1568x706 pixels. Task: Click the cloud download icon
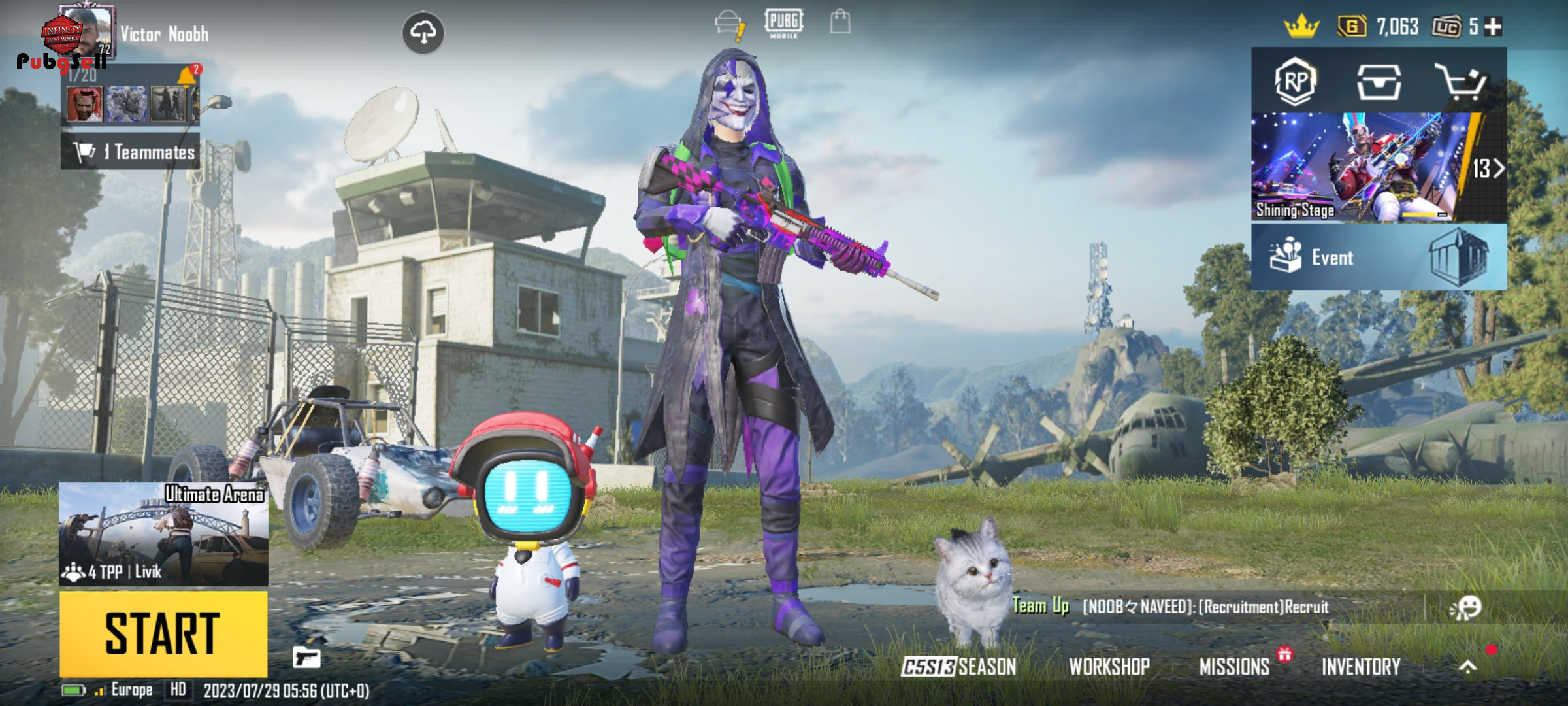click(423, 32)
